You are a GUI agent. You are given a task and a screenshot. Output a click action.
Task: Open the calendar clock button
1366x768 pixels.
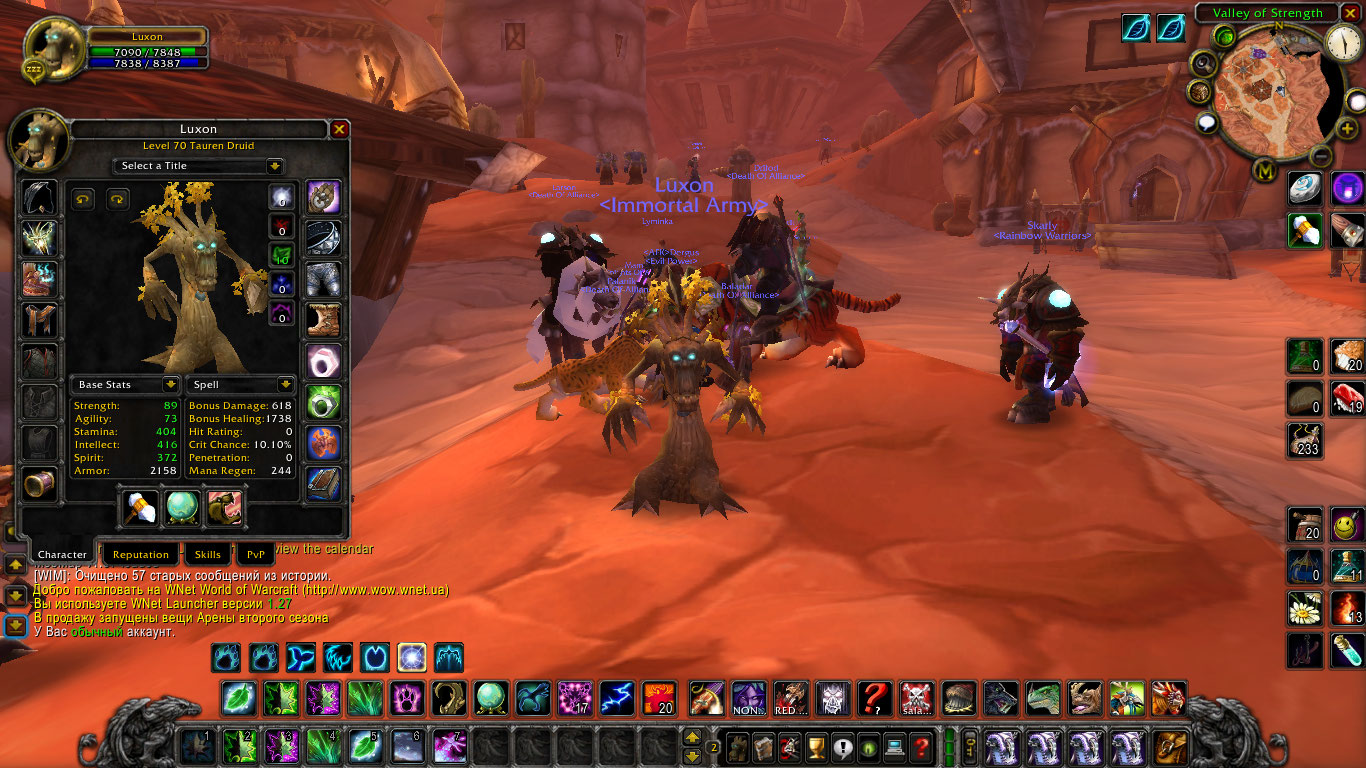(1343, 42)
